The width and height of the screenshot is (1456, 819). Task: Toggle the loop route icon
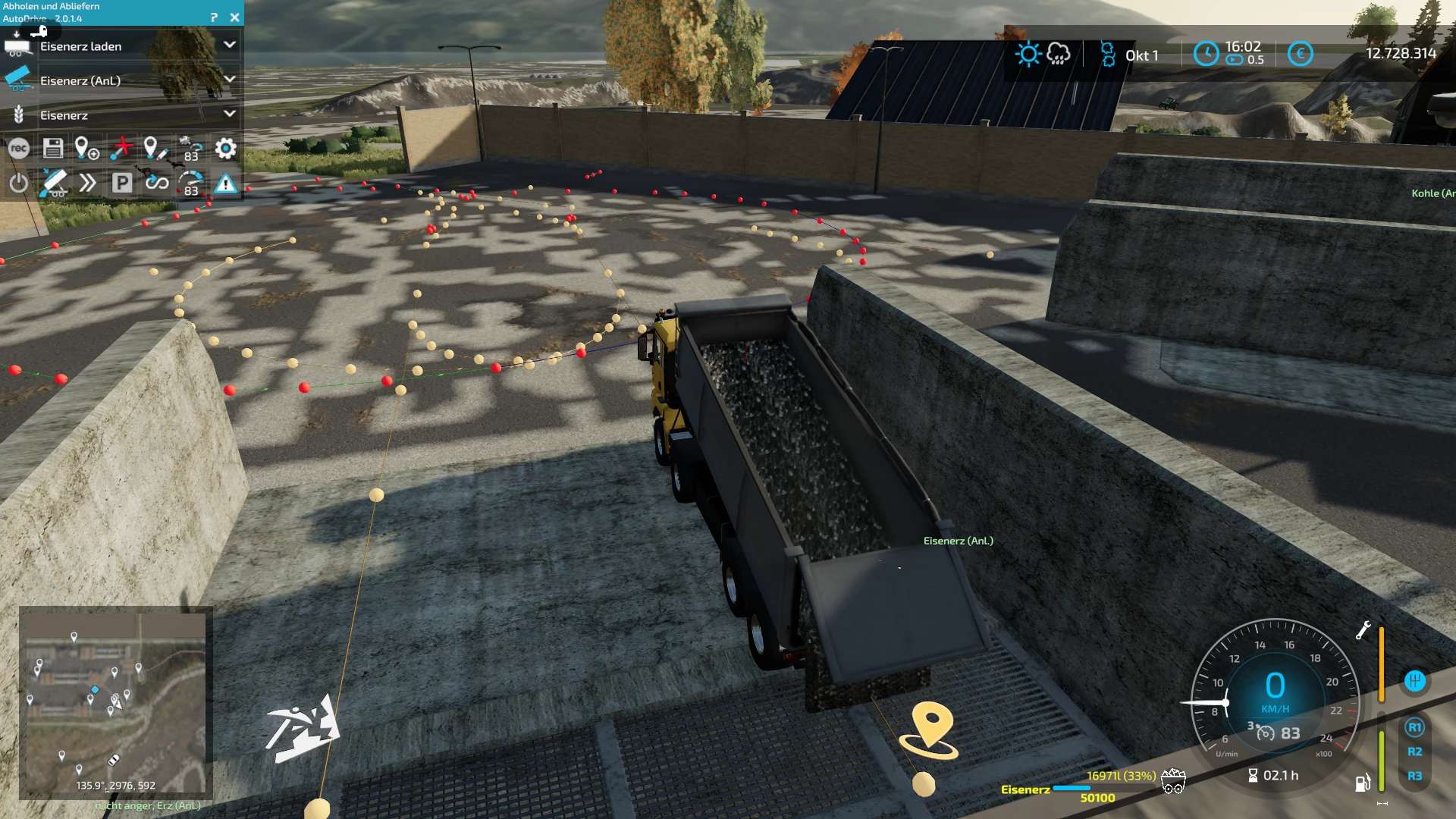click(x=157, y=183)
